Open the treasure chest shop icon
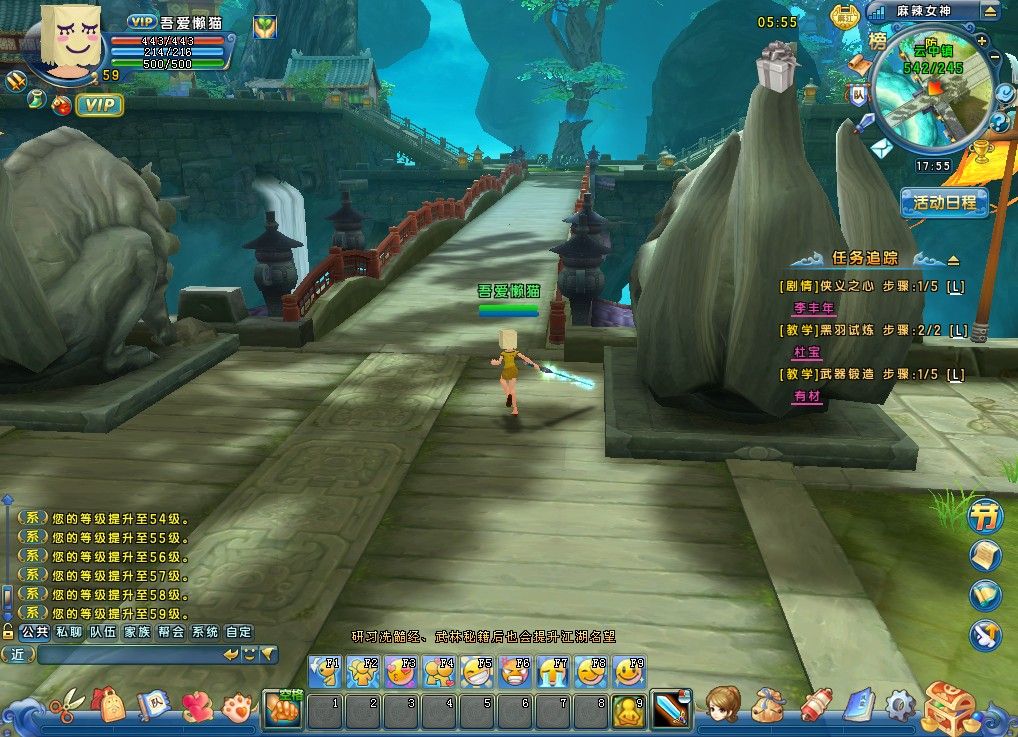 [948, 707]
